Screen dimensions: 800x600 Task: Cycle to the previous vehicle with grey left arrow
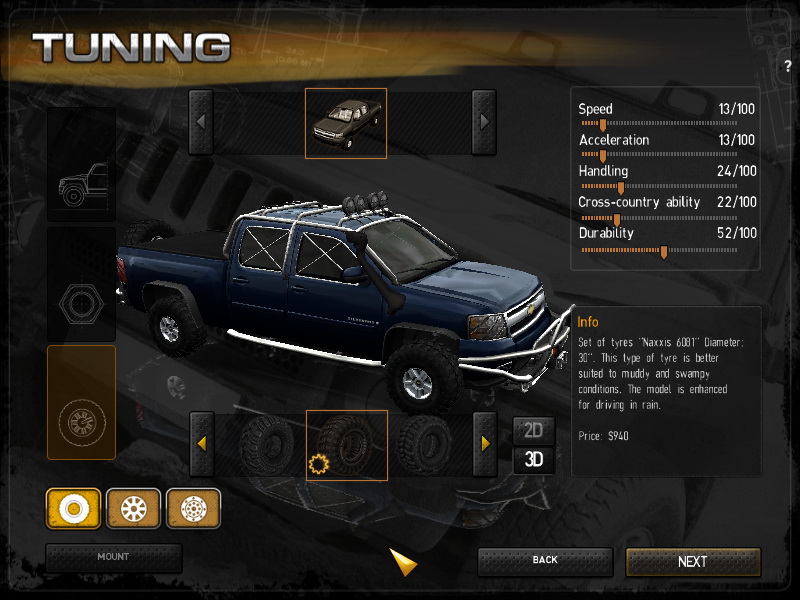tap(201, 122)
